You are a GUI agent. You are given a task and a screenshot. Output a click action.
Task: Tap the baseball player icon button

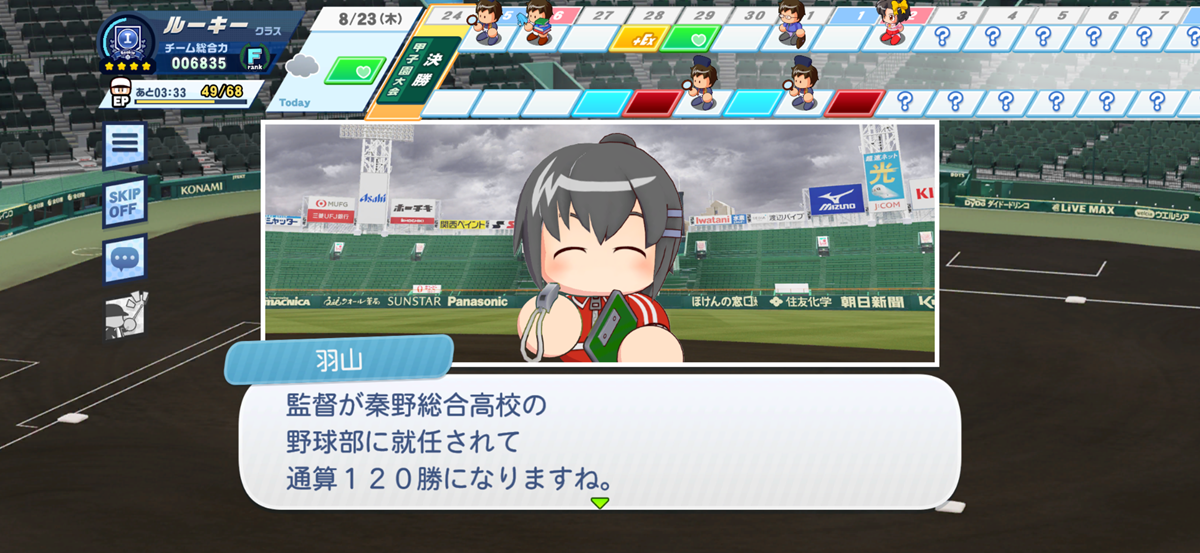[125, 315]
